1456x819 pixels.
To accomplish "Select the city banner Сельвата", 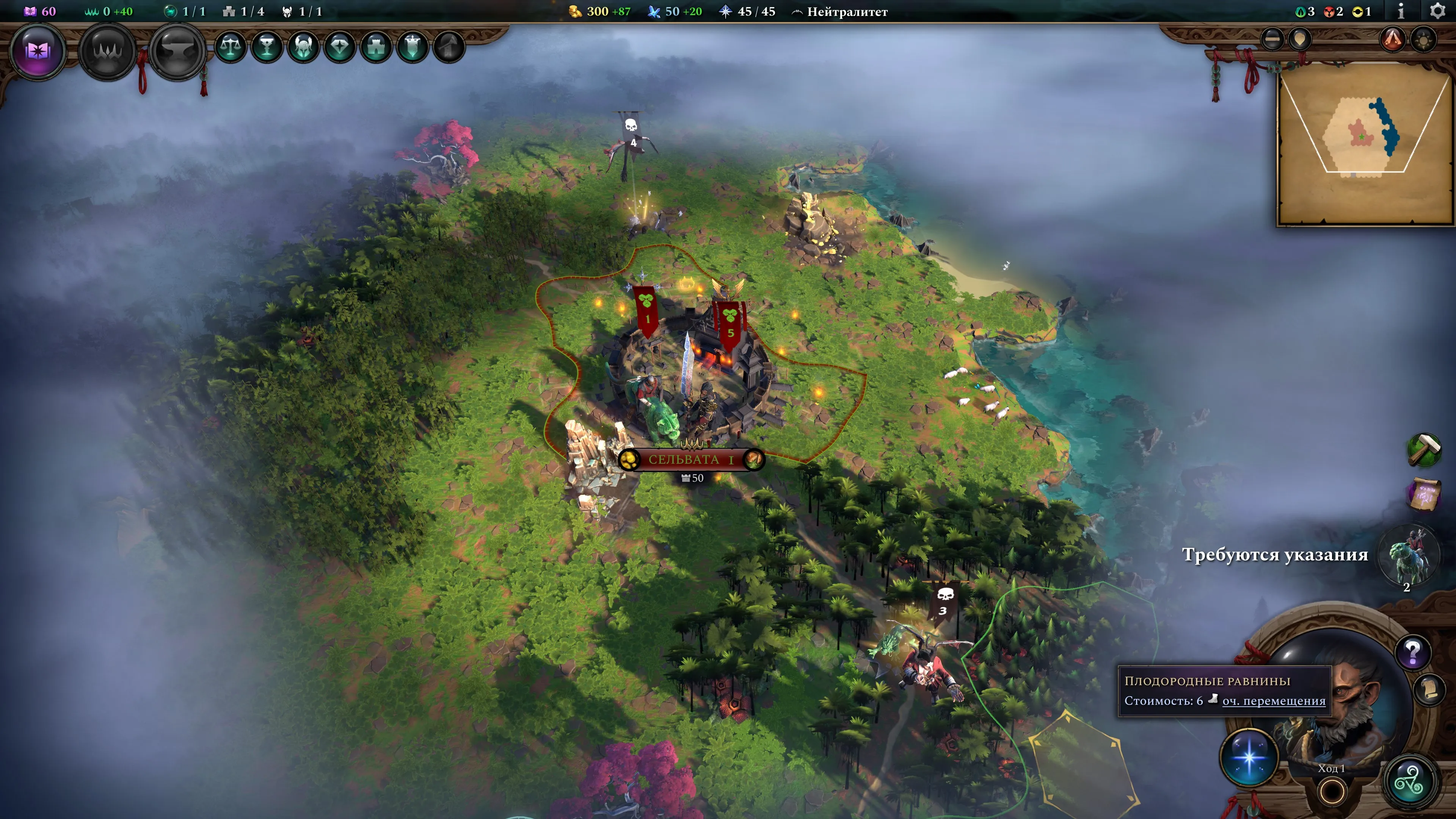I will 691,460.
